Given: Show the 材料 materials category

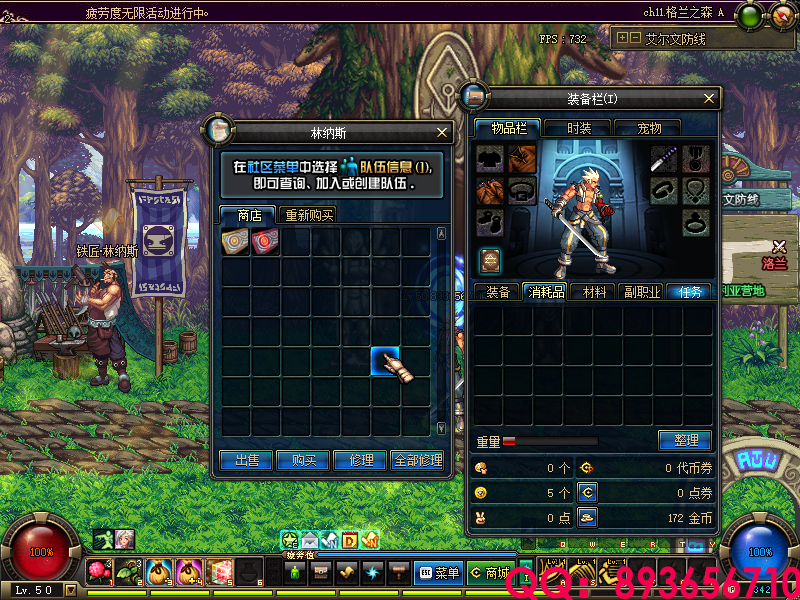Looking at the screenshot, I should point(594,292).
